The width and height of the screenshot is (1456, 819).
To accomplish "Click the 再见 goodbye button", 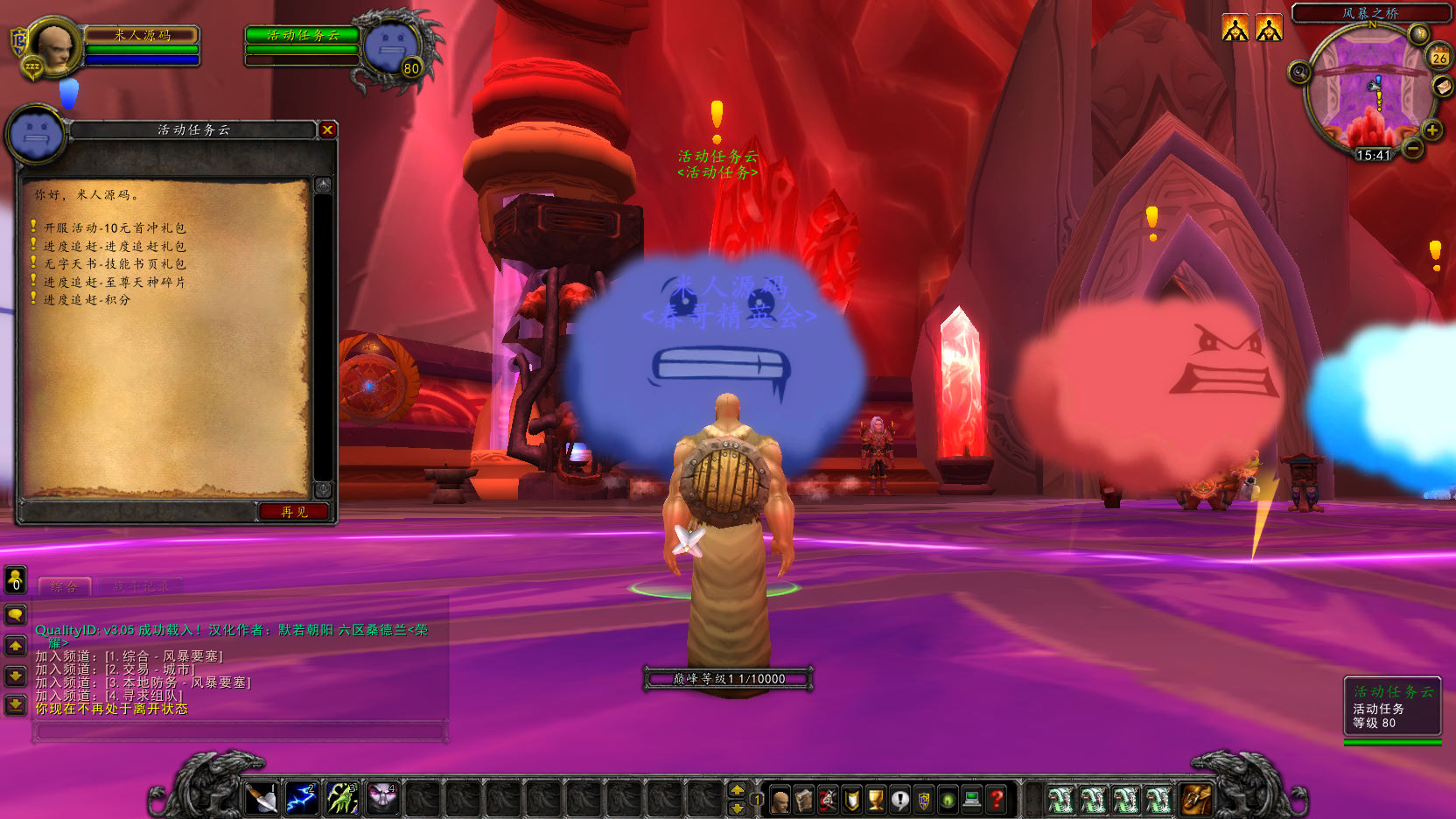I will (x=294, y=512).
